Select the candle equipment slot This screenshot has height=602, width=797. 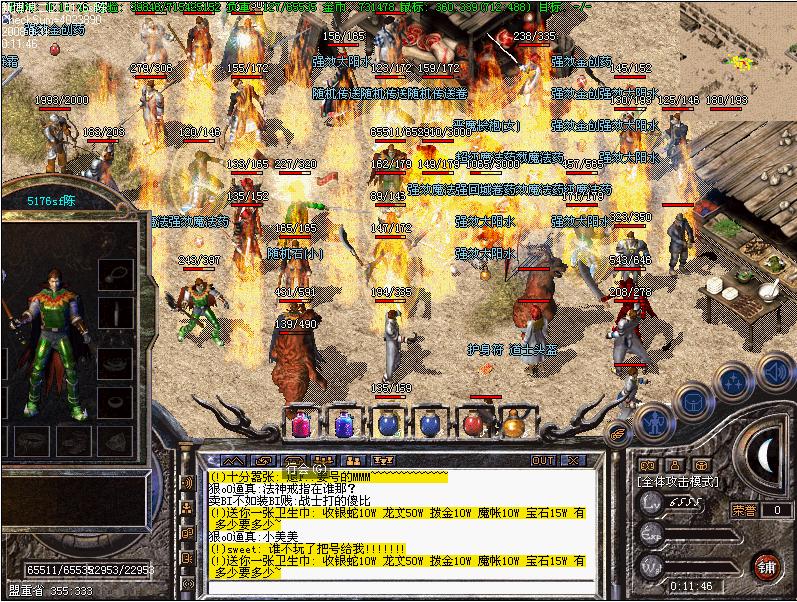click(x=119, y=313)
